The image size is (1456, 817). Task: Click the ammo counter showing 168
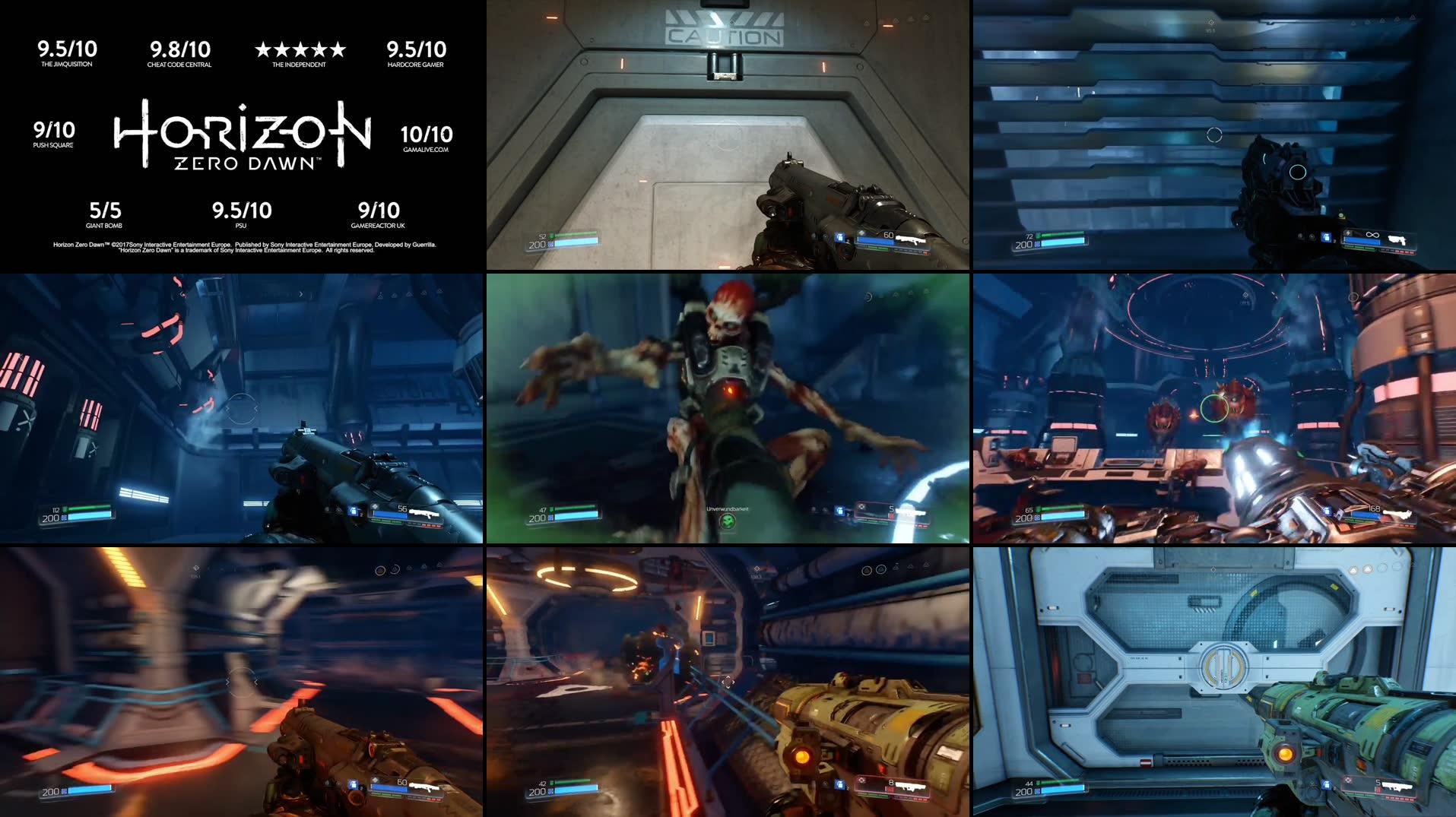[1374, 508]
